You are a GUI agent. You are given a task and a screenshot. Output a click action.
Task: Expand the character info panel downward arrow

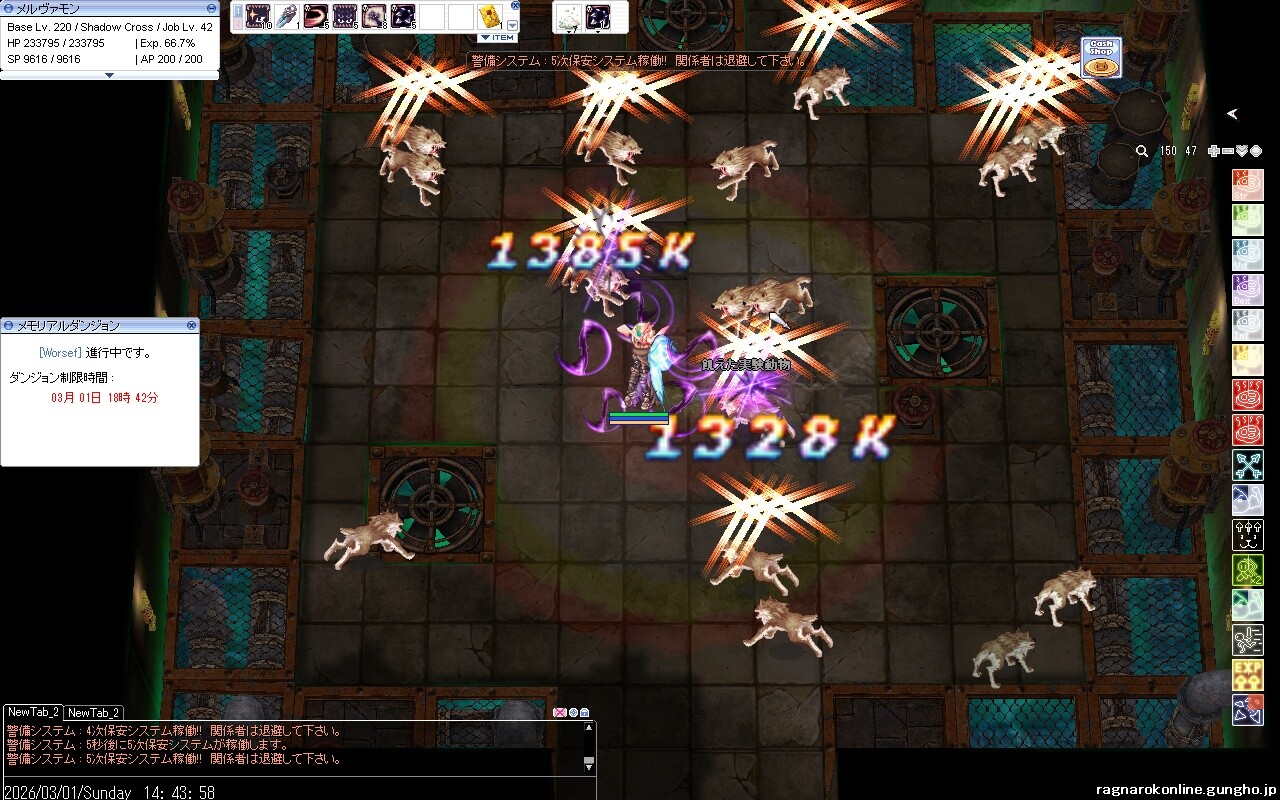[110, 75]
